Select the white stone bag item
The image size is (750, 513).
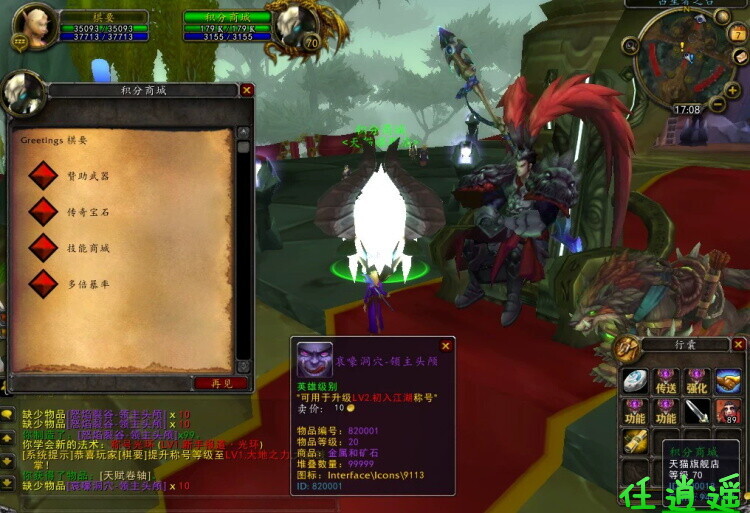coord(635,381)
